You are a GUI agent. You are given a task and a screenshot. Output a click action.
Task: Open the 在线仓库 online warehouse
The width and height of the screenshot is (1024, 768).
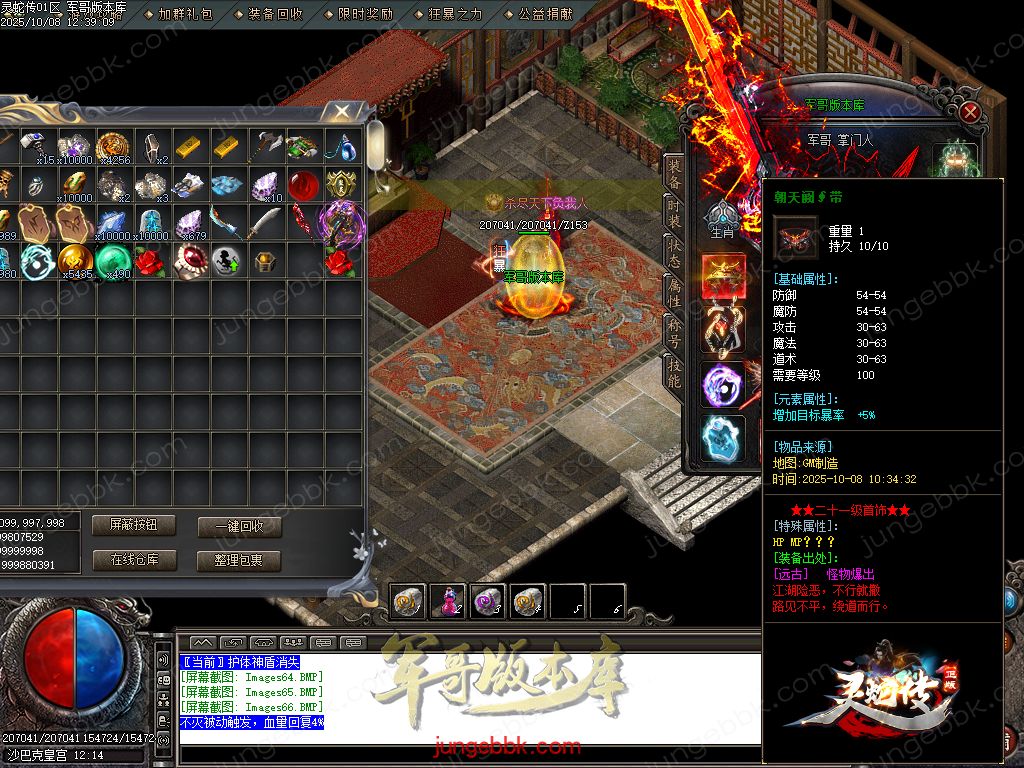coord(133,560)
